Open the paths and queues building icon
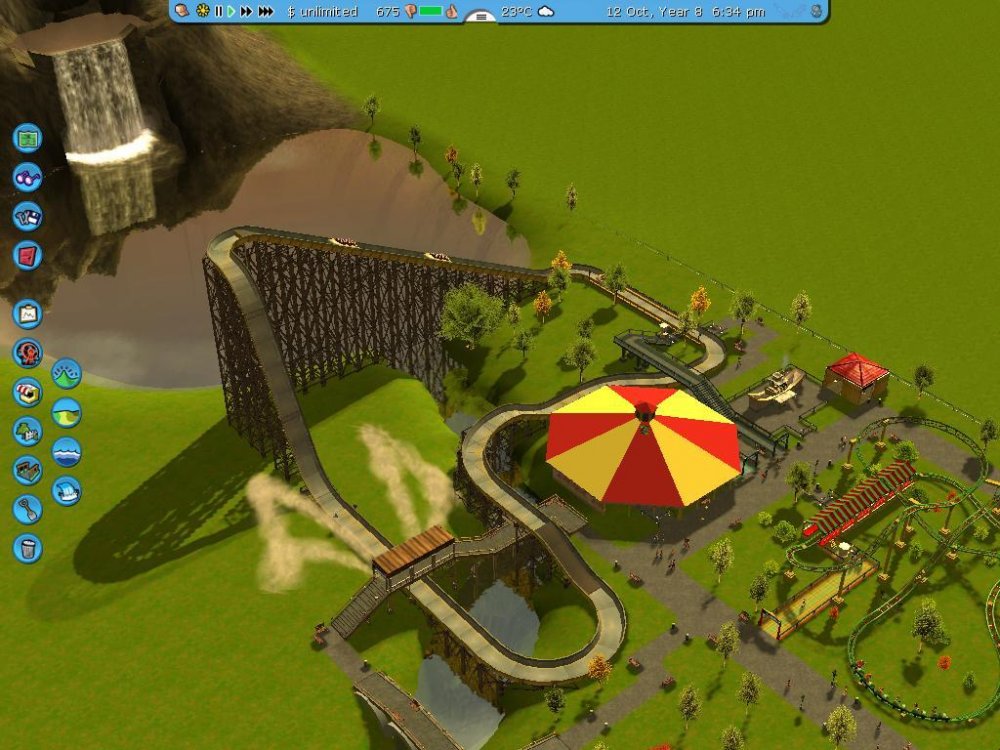The width and height of the screenshot is (1000, 750). 27,470
